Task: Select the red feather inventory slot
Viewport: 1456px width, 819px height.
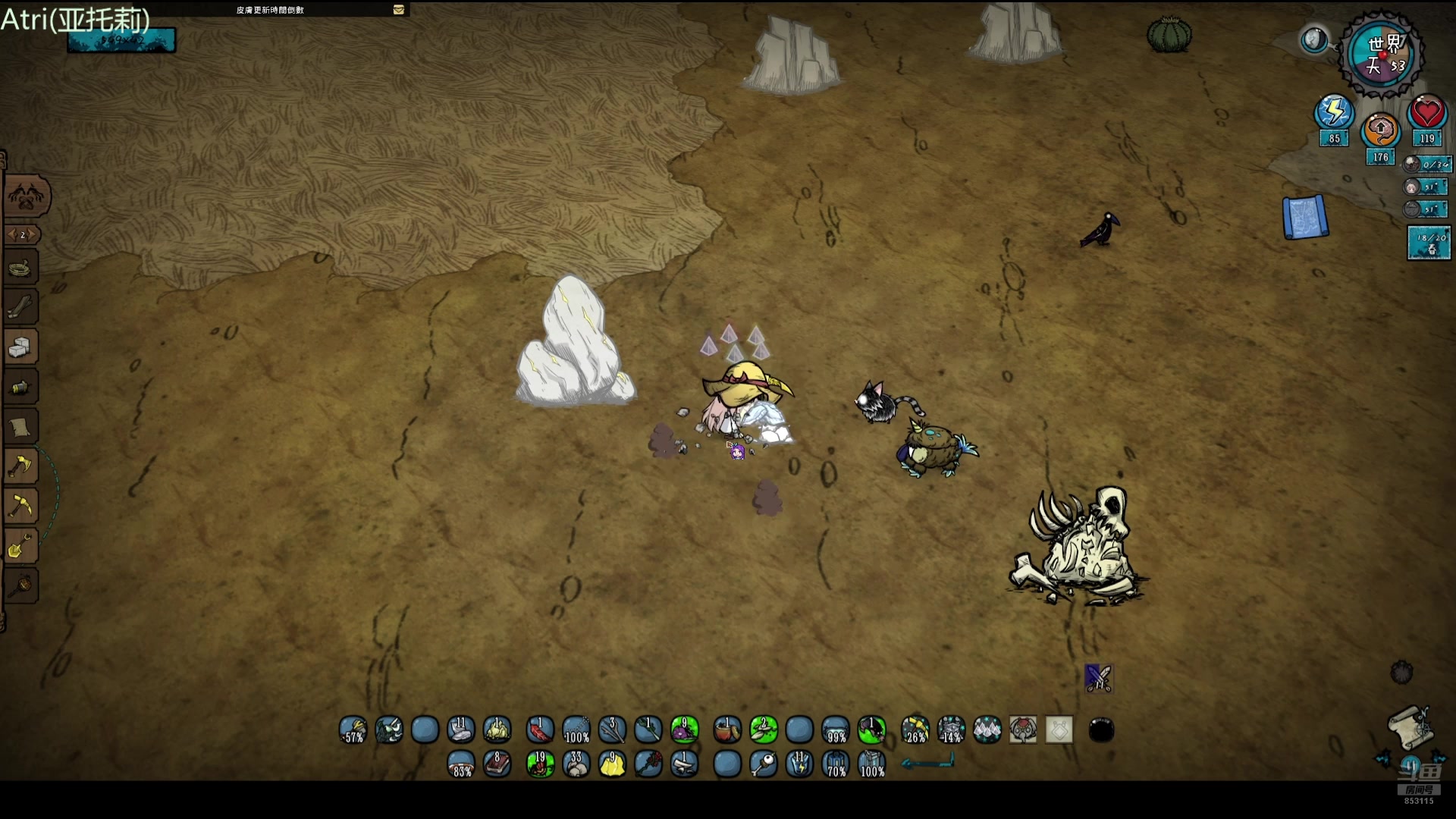Action: (540, 730)
